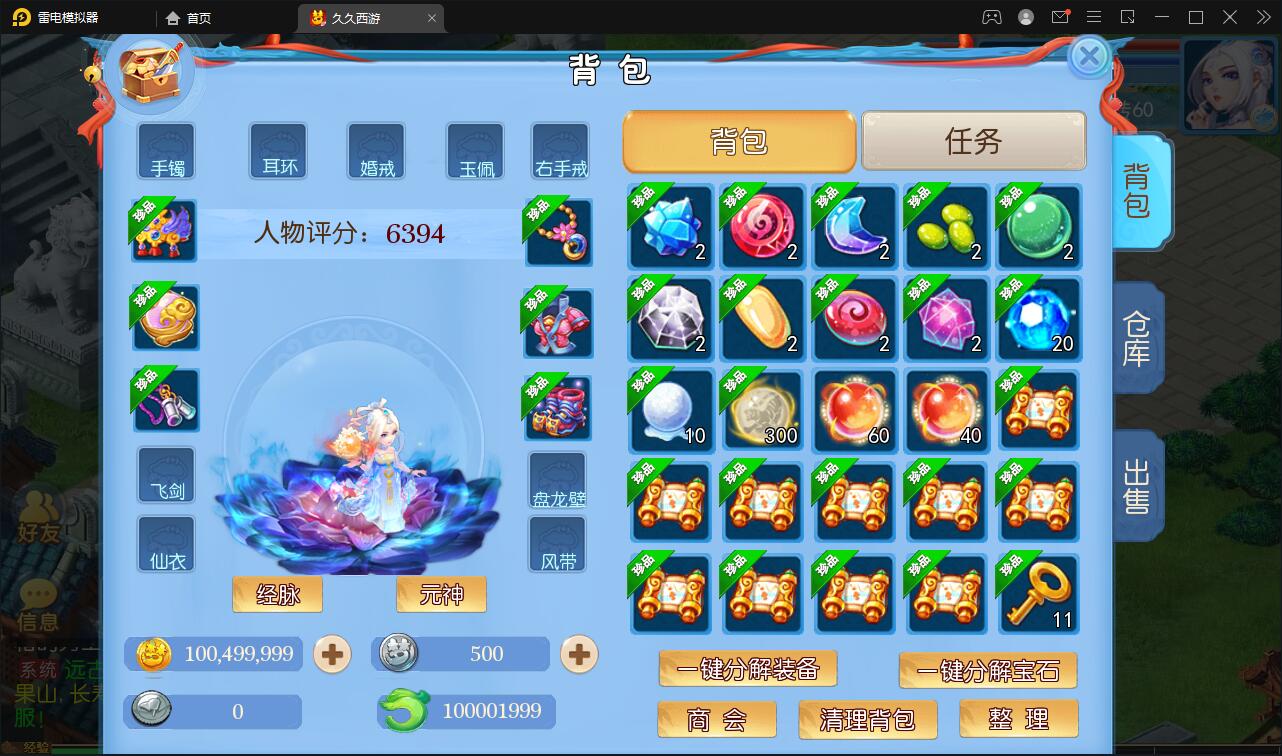Screen dimensions: 1282x756
Task: Open the hamburger menu in LDPlayer title bar
Action: tap(1094, 17)
